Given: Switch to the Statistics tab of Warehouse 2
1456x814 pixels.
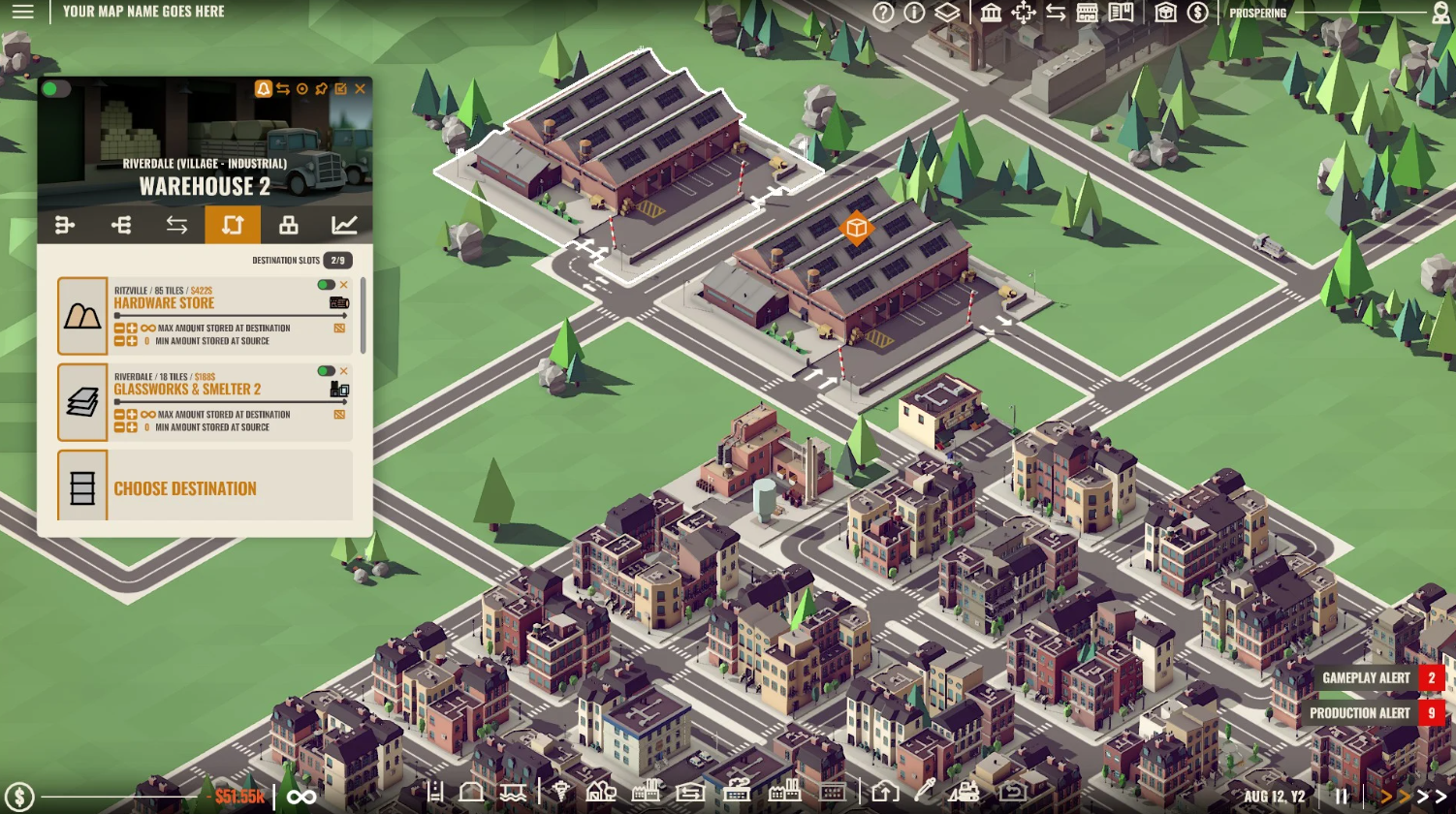Looking at the screenshot, I should click(x=344, y=225).
